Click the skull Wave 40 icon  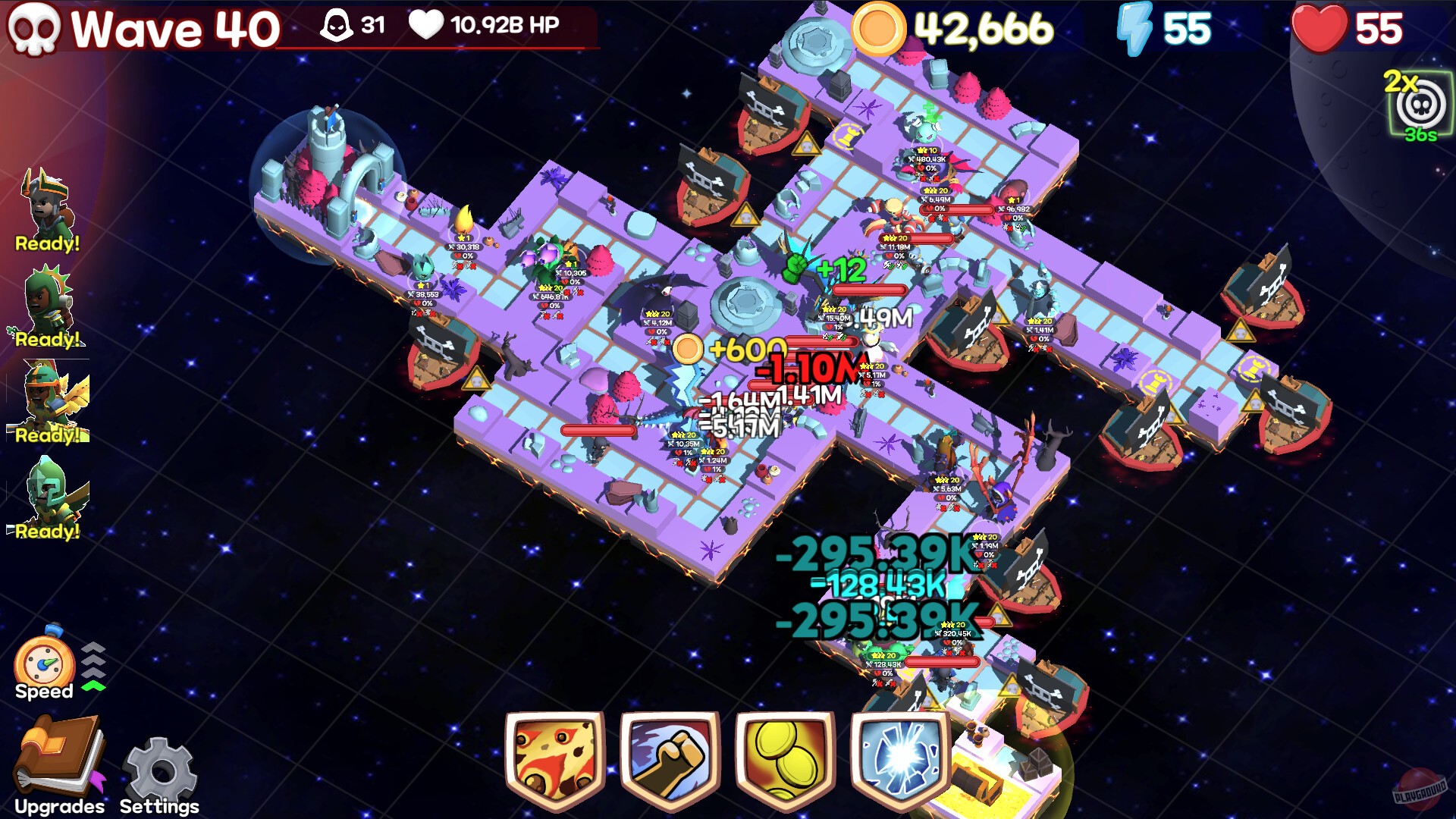34,29
